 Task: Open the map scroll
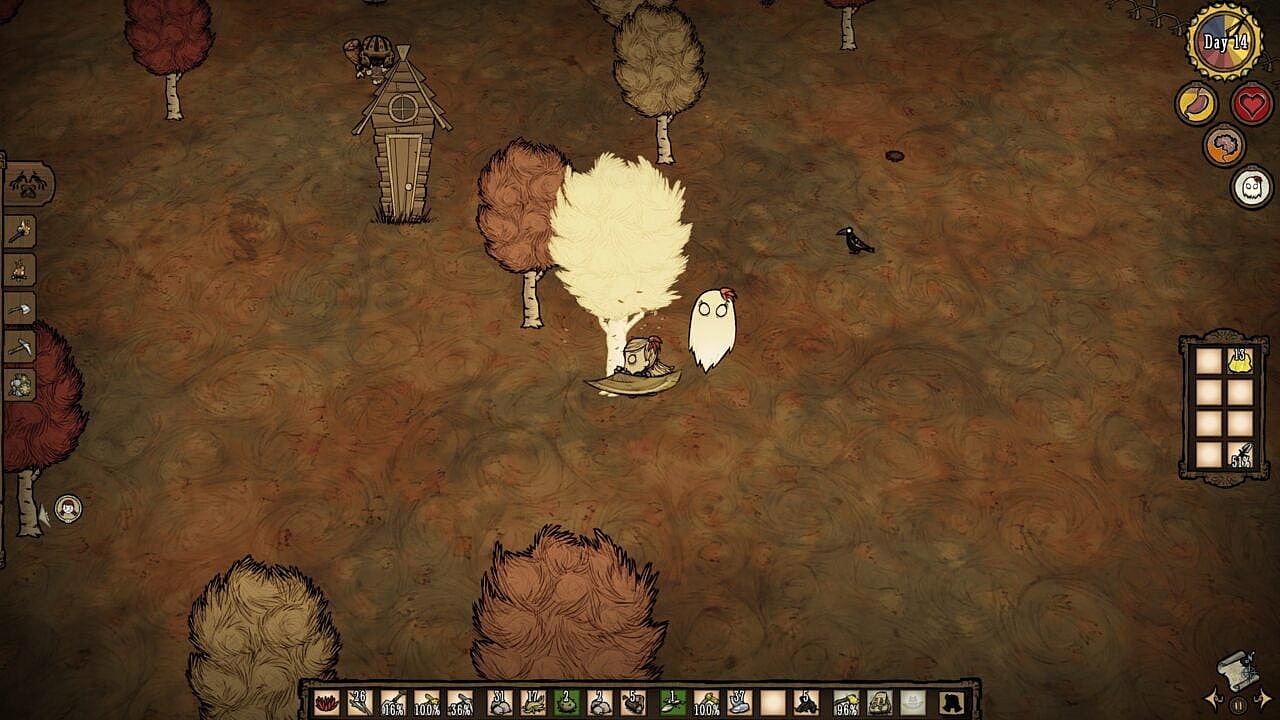tap(1238, 670)
